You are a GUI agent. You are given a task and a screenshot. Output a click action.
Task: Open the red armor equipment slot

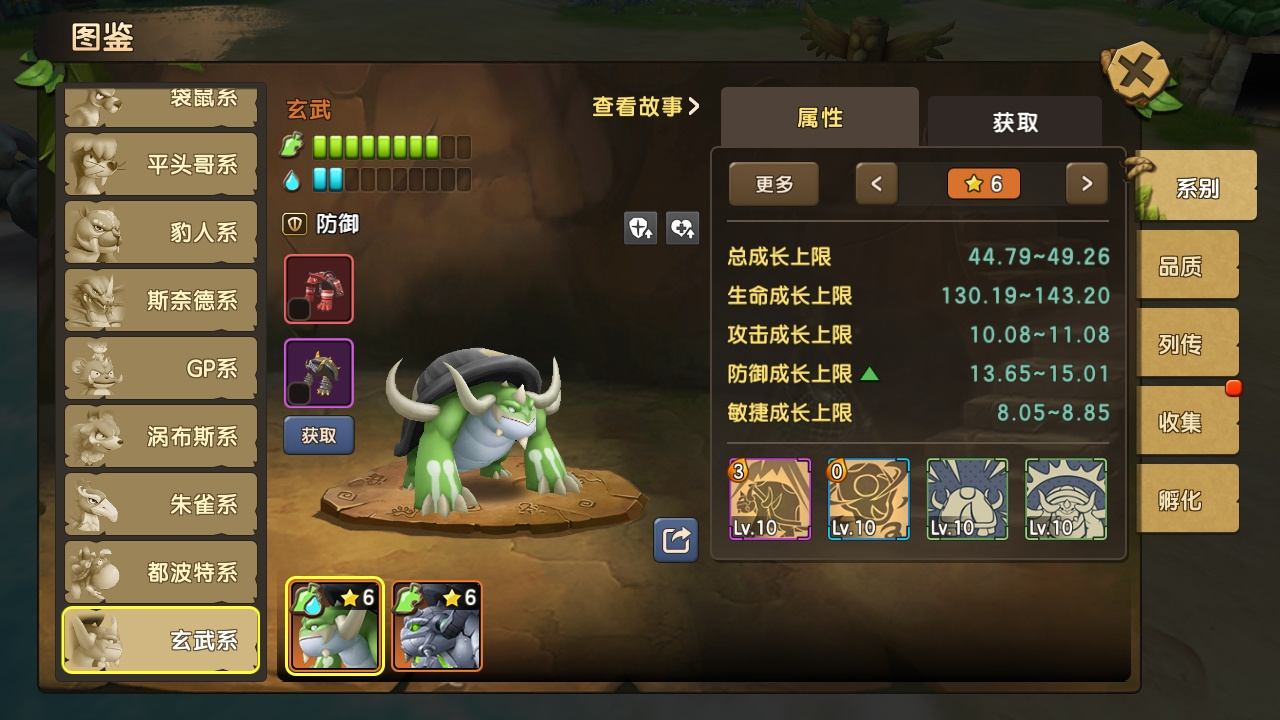coord(318,289)
